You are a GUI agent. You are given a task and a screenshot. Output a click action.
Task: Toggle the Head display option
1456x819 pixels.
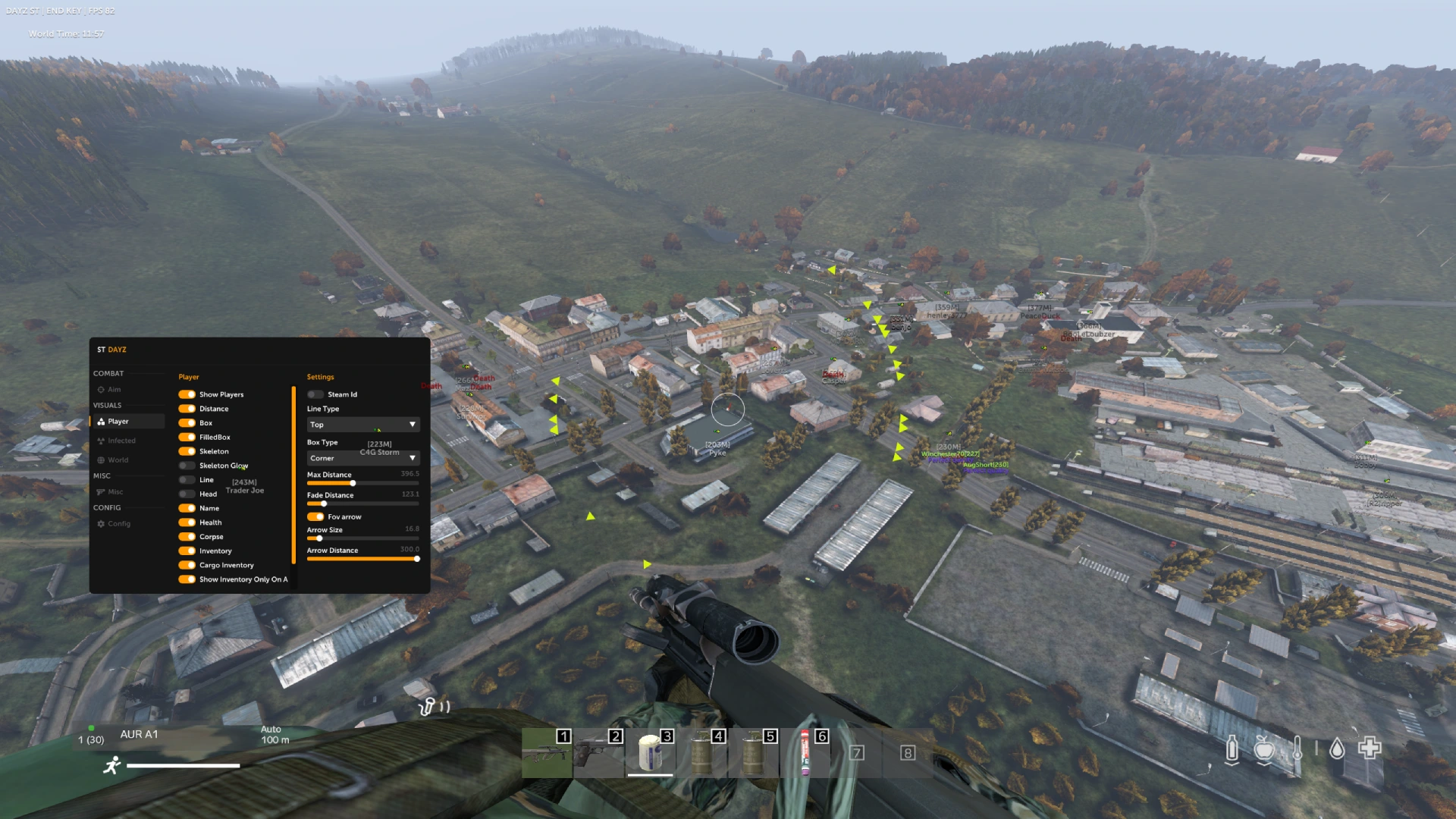pos(187,494)
